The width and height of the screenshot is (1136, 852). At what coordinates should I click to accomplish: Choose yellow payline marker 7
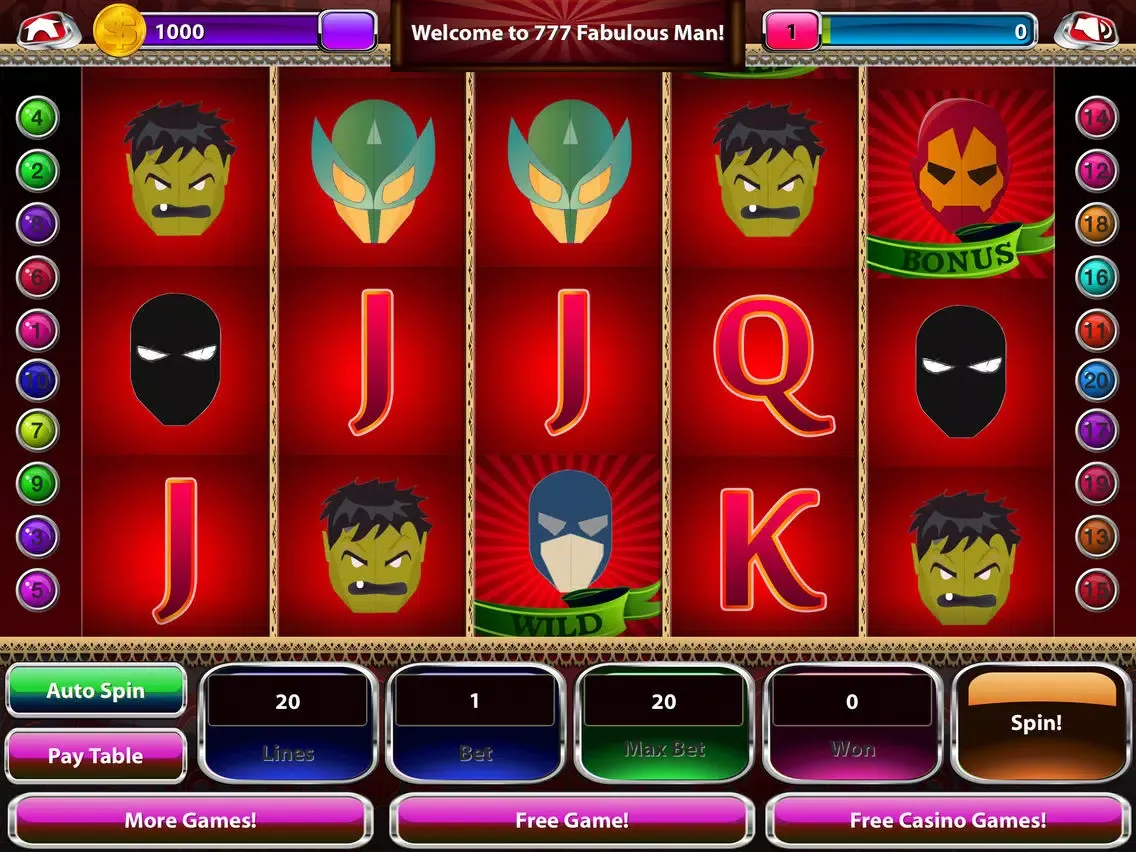pyautogui.click(x=37, y=431)
